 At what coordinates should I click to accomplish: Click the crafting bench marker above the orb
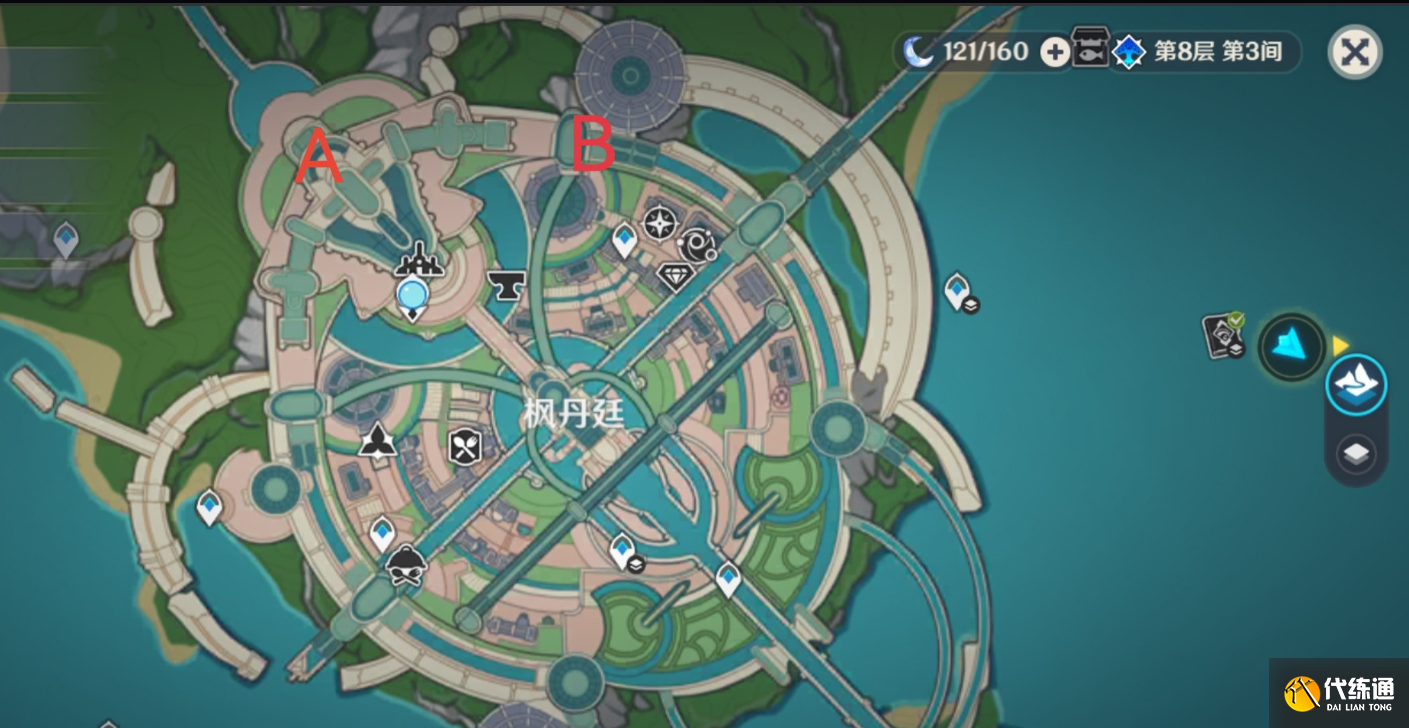[x=419, y=264]
